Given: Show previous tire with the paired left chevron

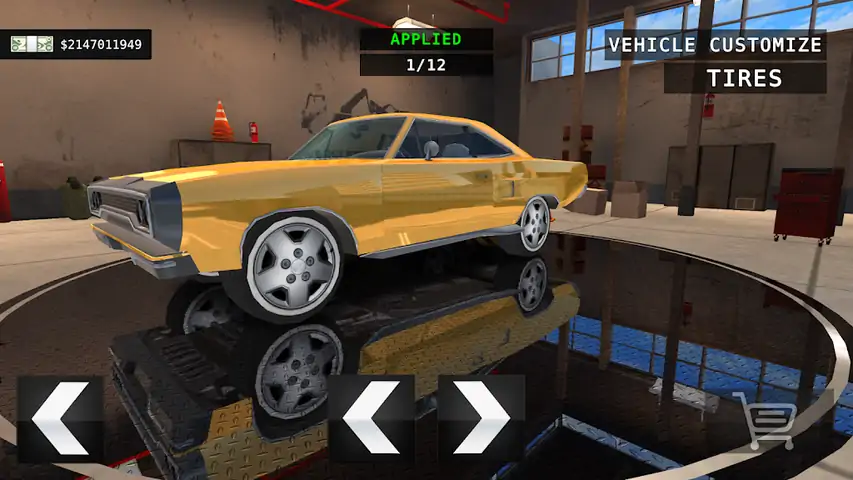Looking at the screenshot, I should [x=371, y=419].
